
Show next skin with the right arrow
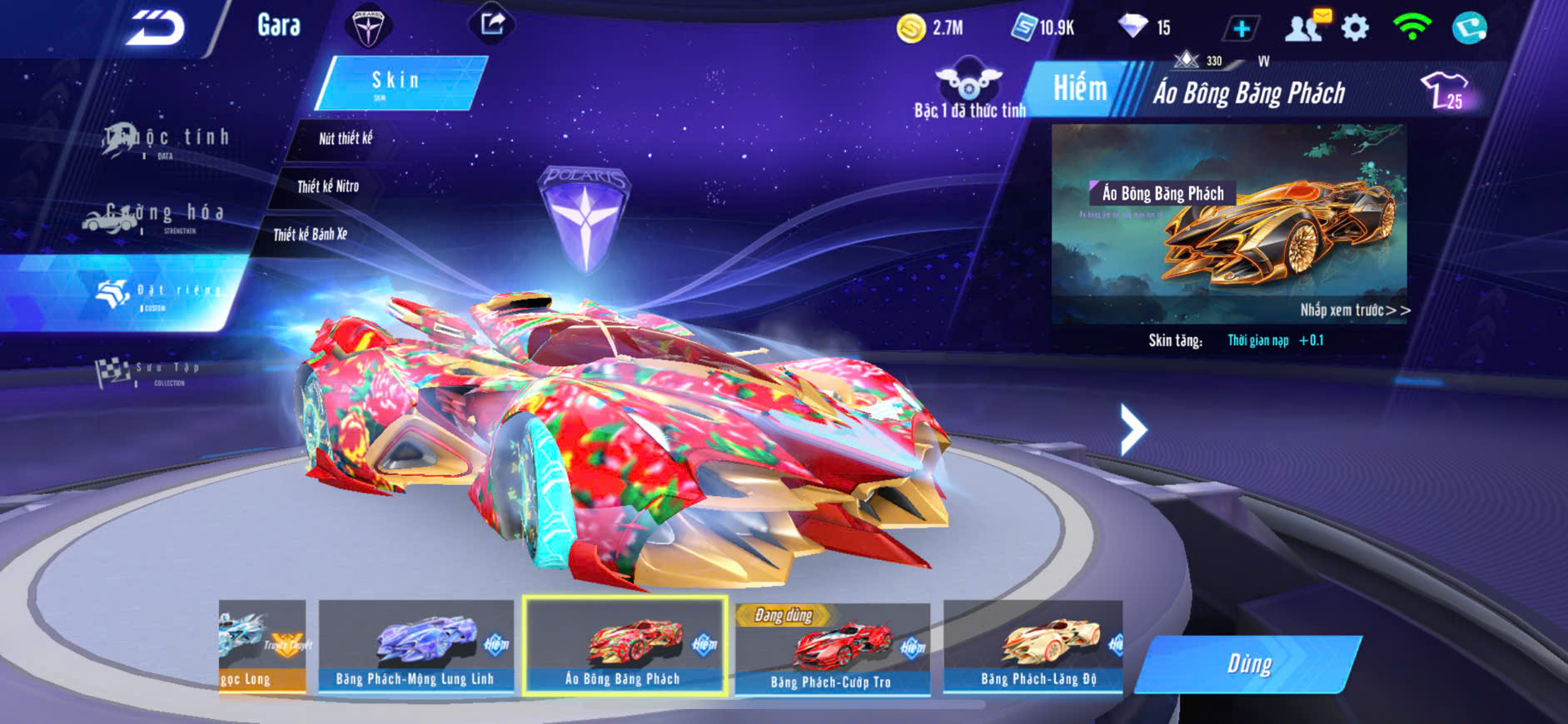click(1132, 429)
